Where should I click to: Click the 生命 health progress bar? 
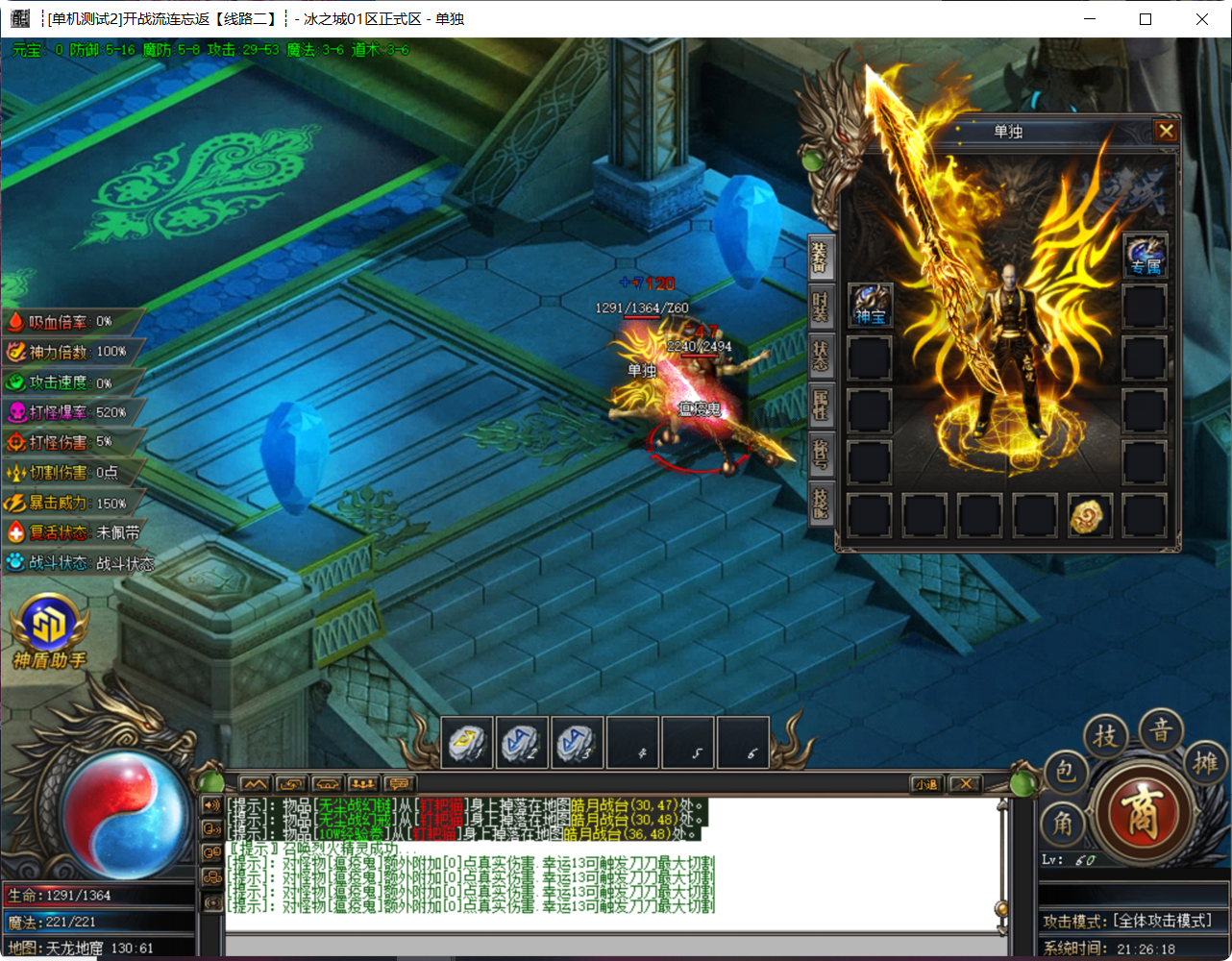click(101, 895)
